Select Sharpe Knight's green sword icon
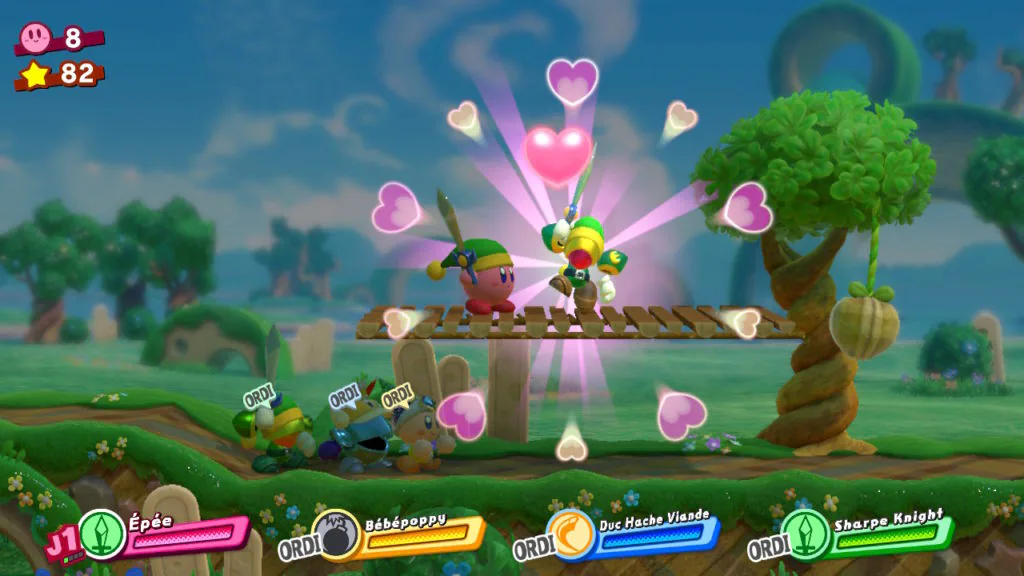The height and width of the screenshot is (576, 1024). (x=804, y=534)
